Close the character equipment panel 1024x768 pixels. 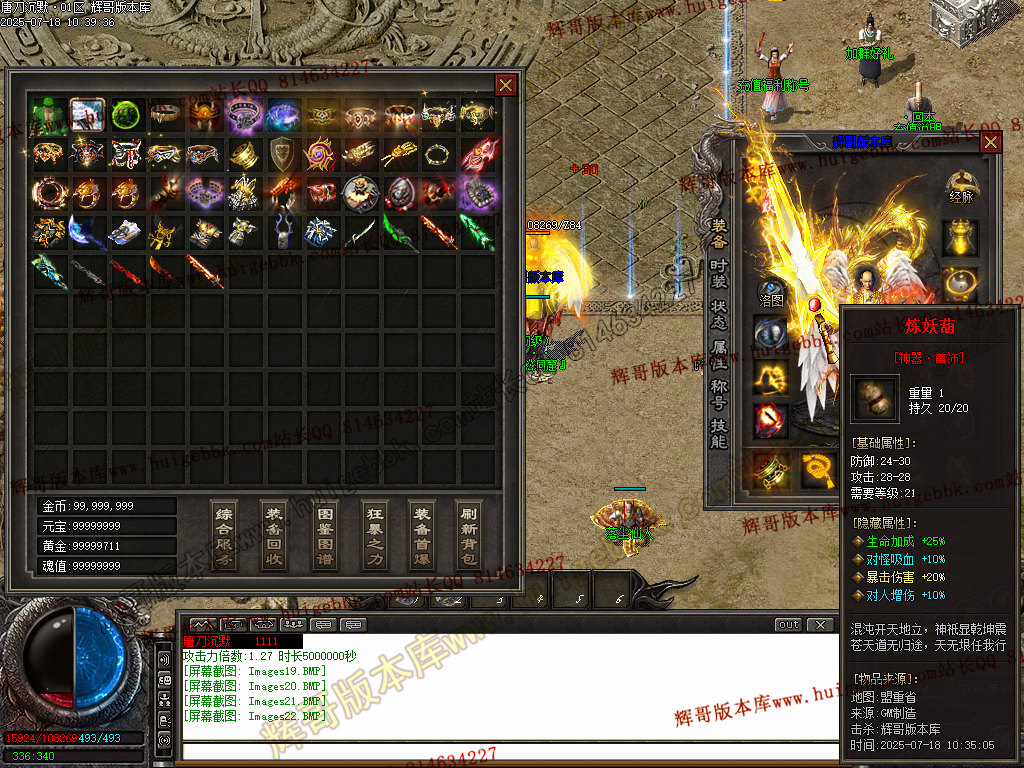[990, 142]
